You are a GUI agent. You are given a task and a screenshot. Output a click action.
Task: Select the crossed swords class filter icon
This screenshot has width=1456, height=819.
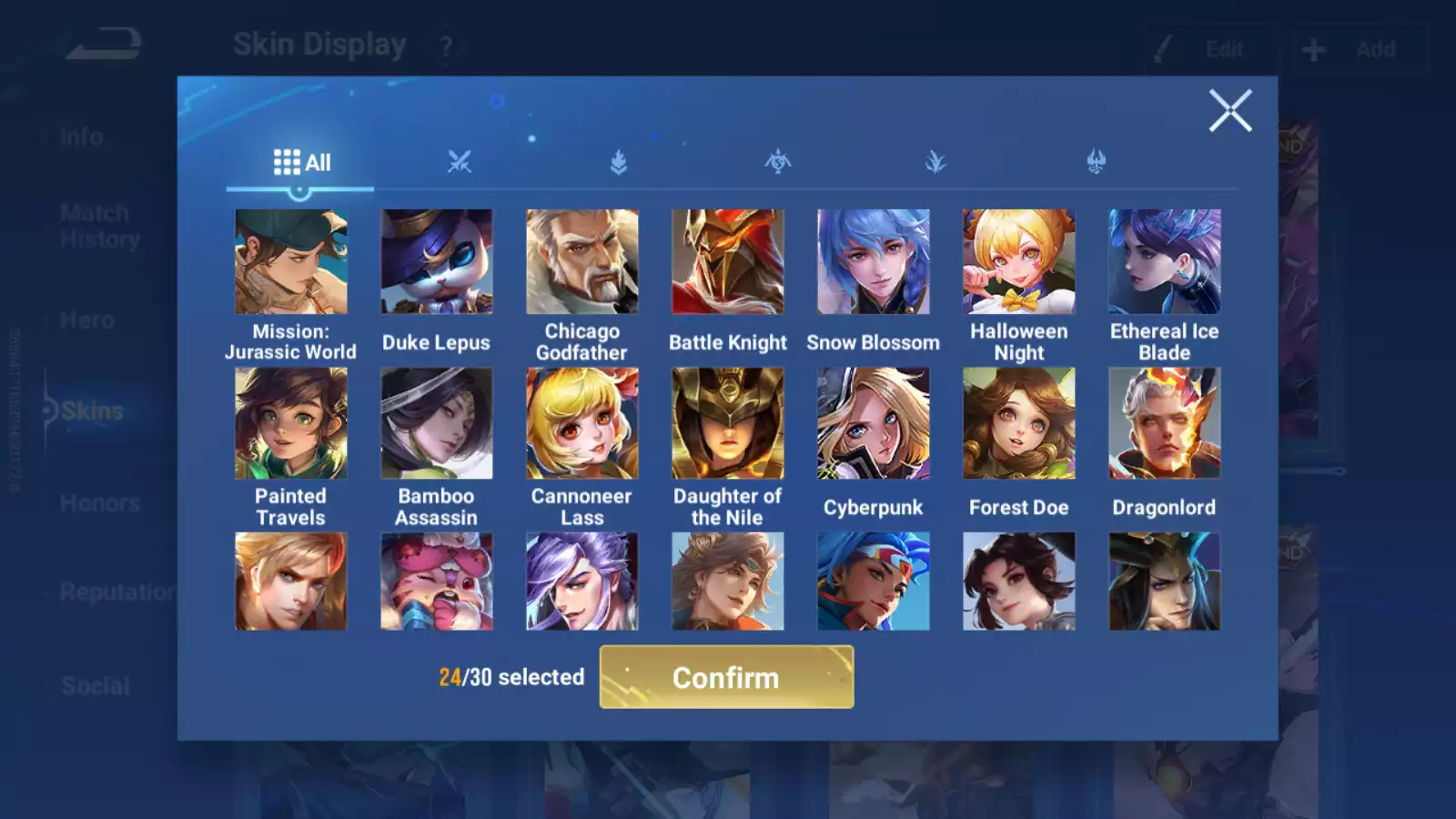pos(460,160)
